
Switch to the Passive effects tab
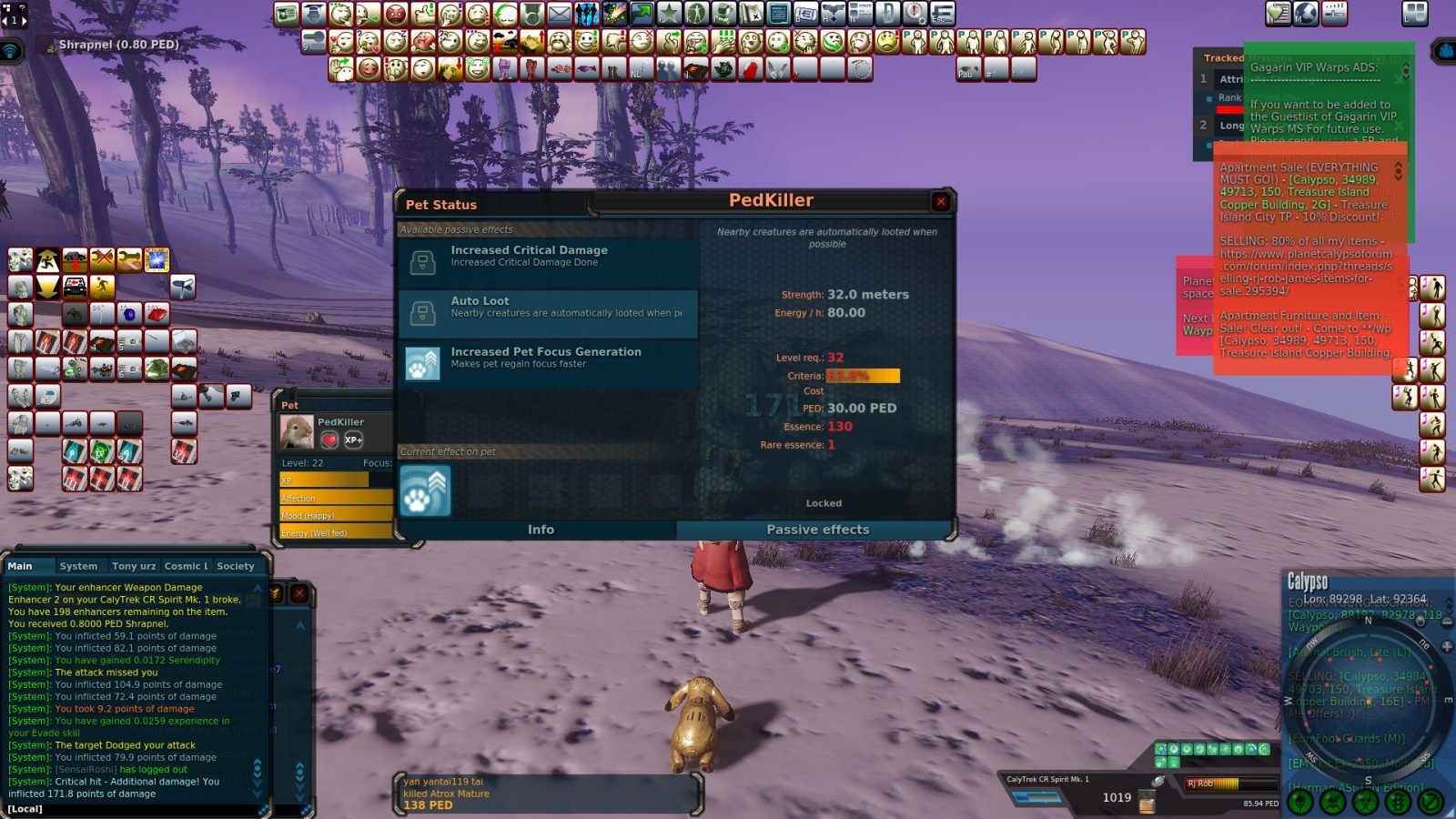coord(817,529)
